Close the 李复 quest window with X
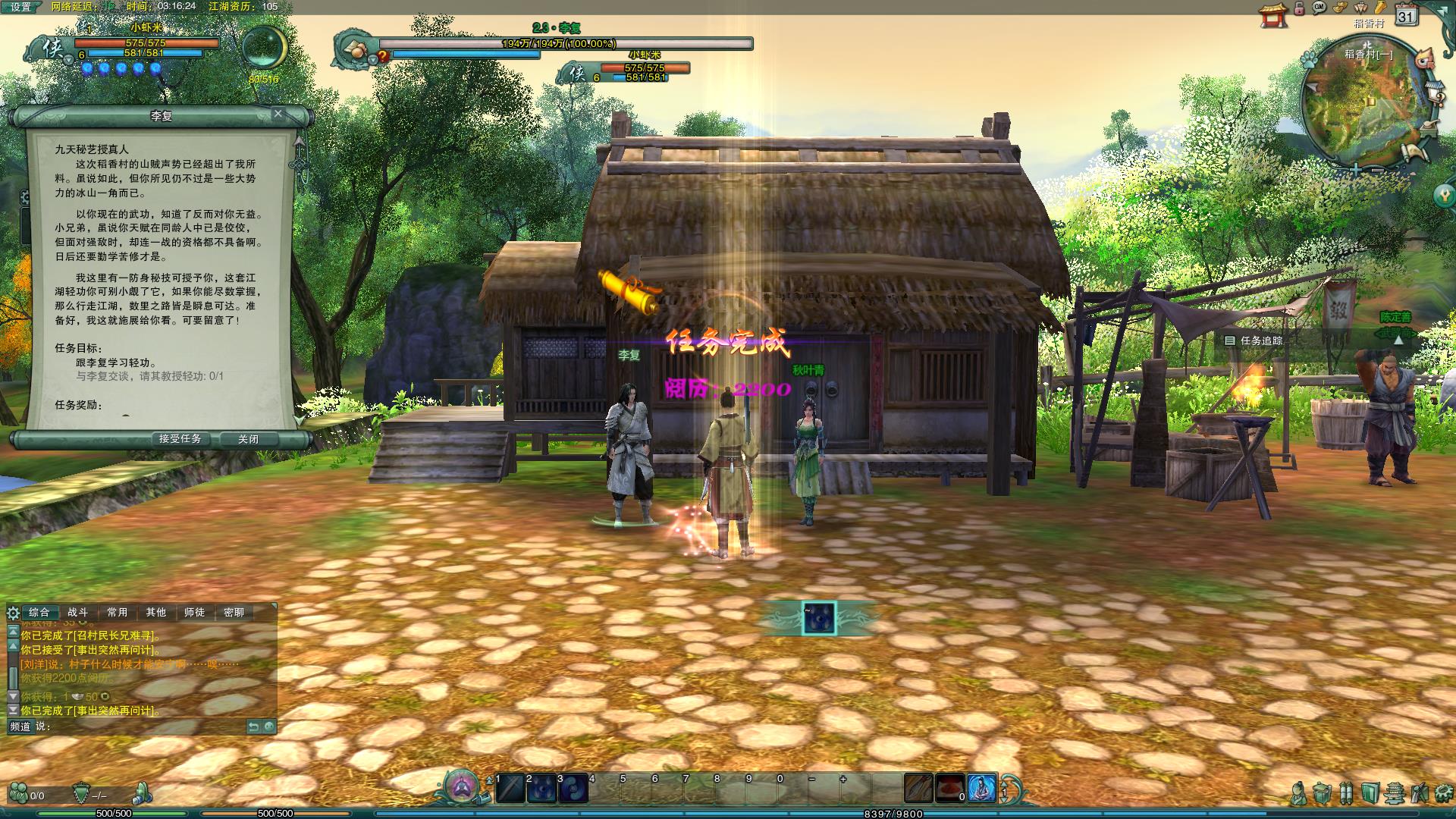The width and height of the screenshot is (1456, 819). click(278, 114)
